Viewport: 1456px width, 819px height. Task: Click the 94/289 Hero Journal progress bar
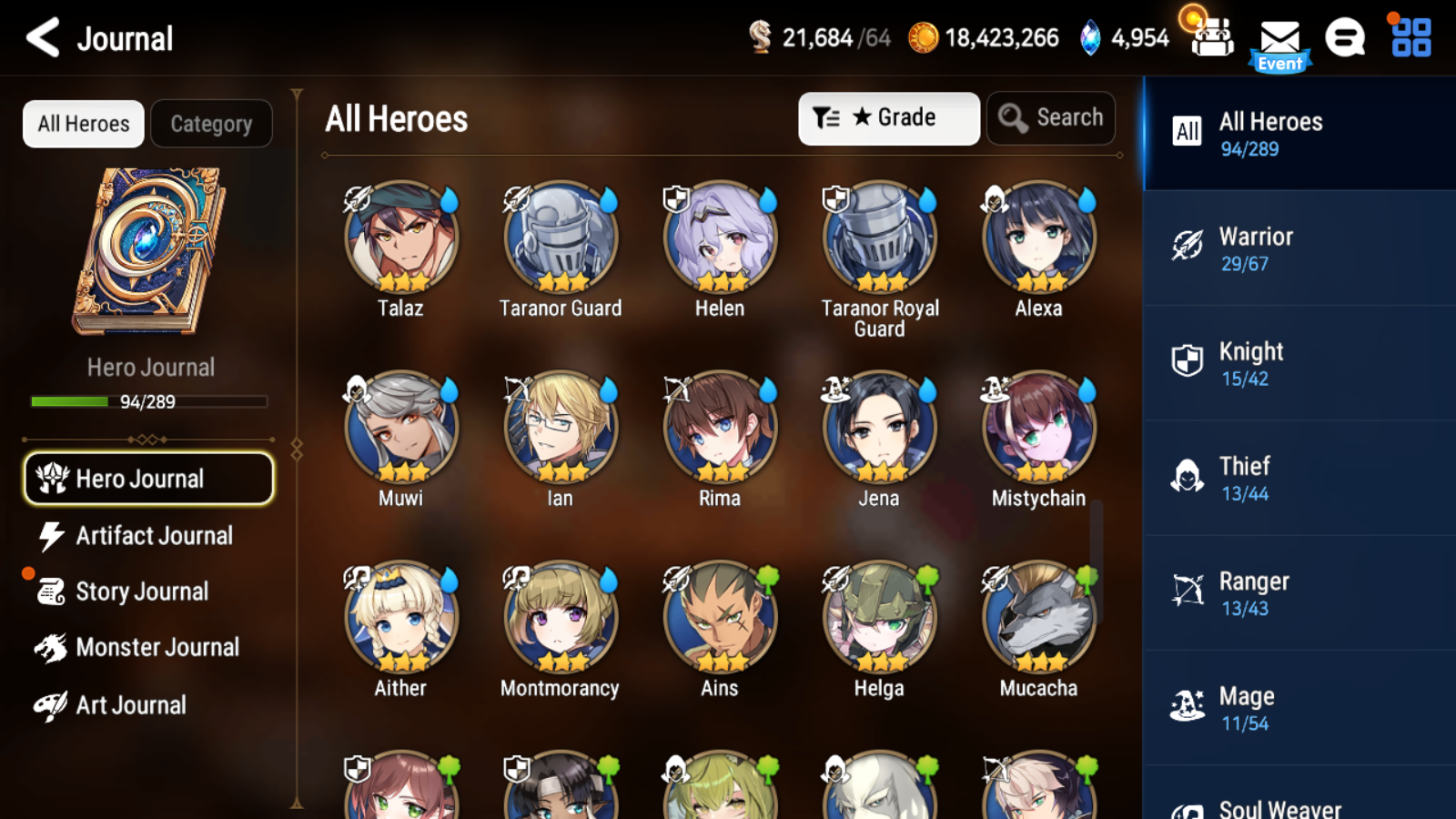[x=148, y=401]
